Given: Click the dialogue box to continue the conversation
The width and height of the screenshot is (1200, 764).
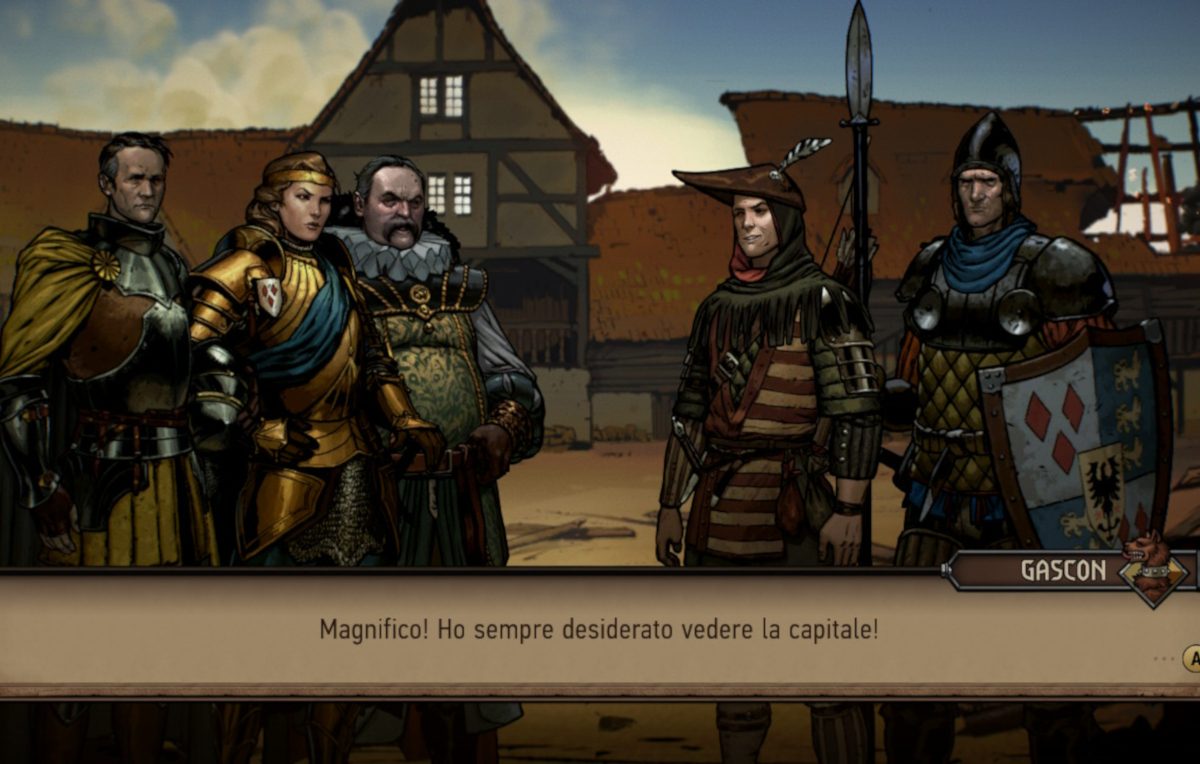Looking at the screenshot, I should 598,631.
